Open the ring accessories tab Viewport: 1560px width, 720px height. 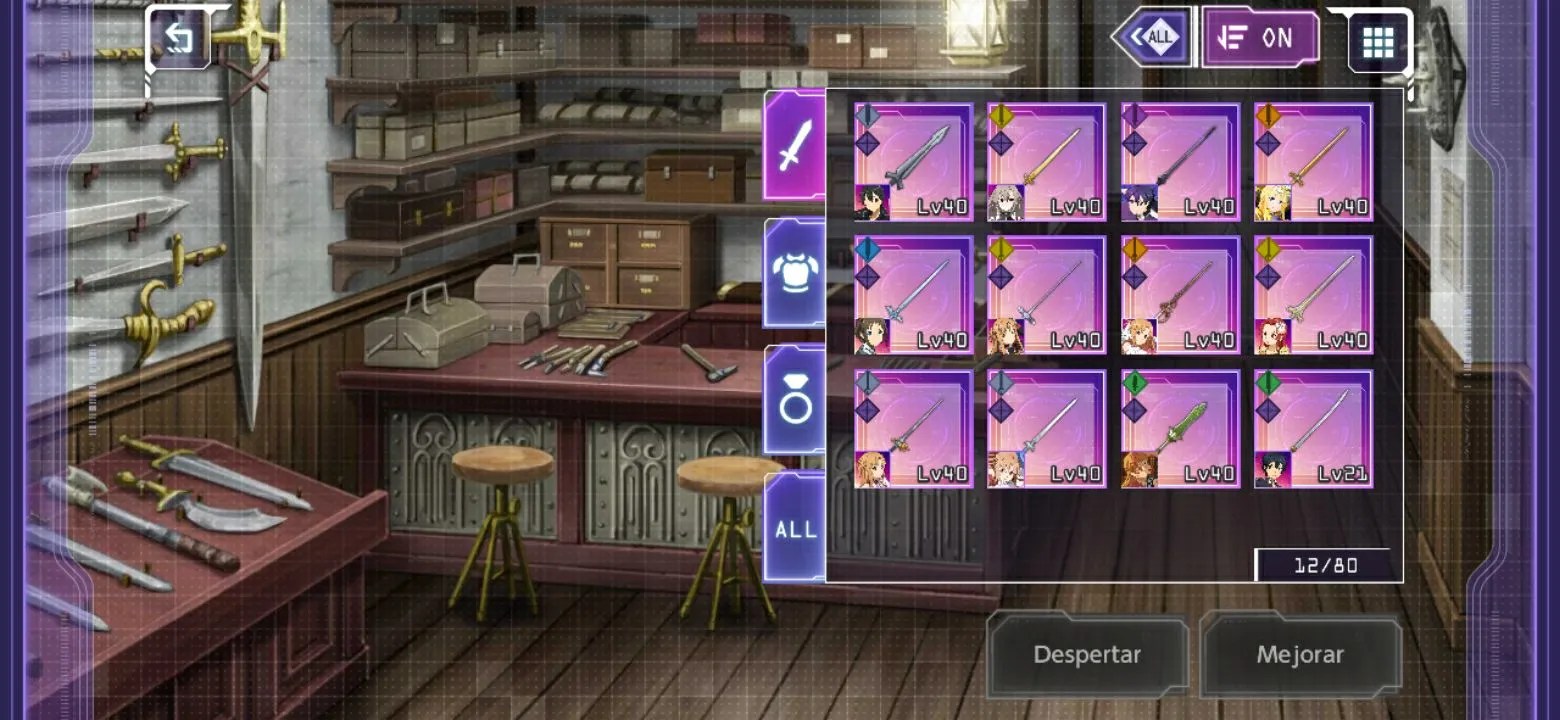pyautogui.click(x=794, y=401)
